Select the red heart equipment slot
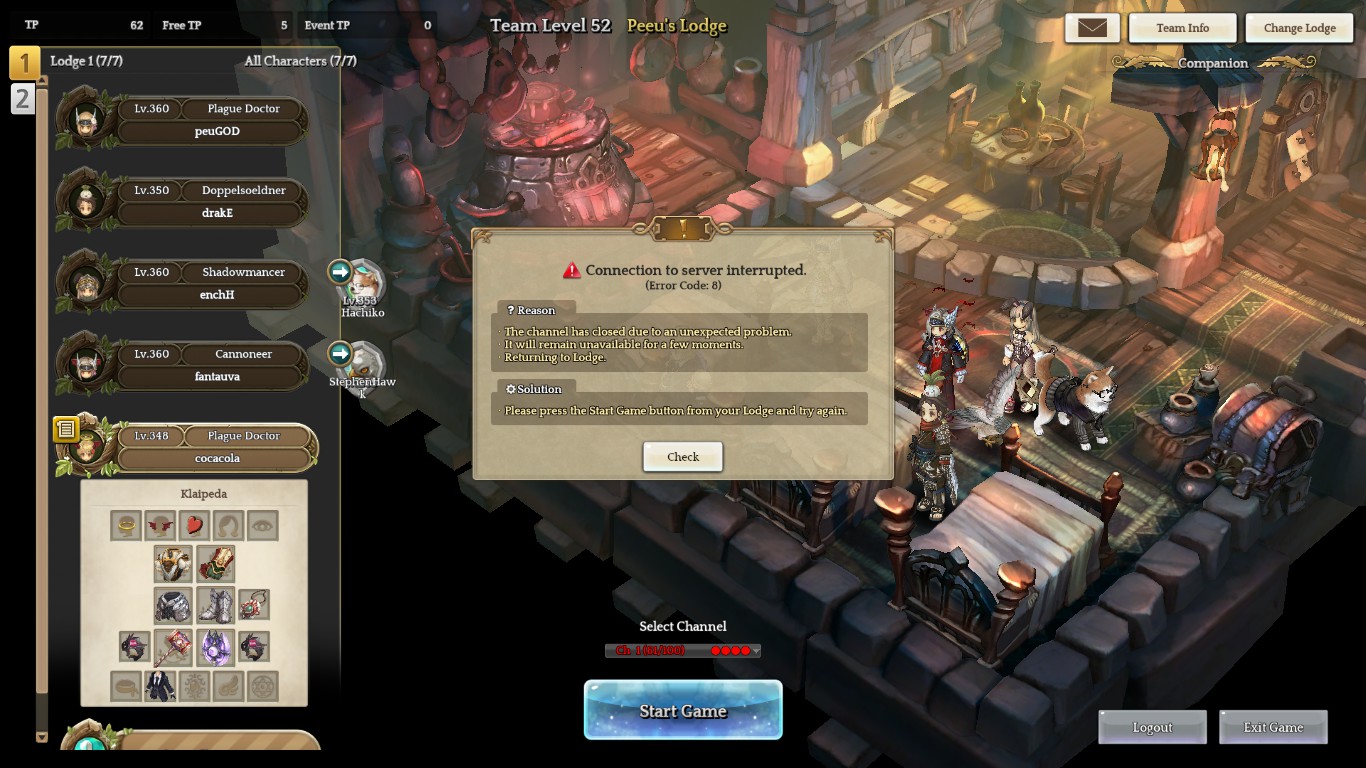This screenshot has width=1366, height=768. (194, 525)
